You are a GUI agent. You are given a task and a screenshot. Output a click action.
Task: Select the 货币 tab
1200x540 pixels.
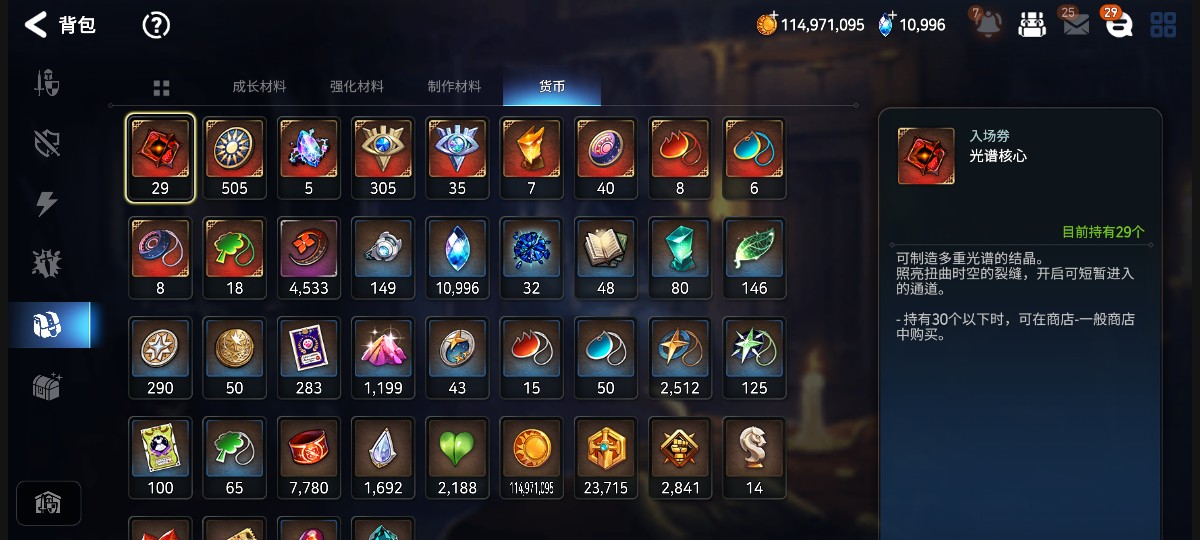[552, 87]
